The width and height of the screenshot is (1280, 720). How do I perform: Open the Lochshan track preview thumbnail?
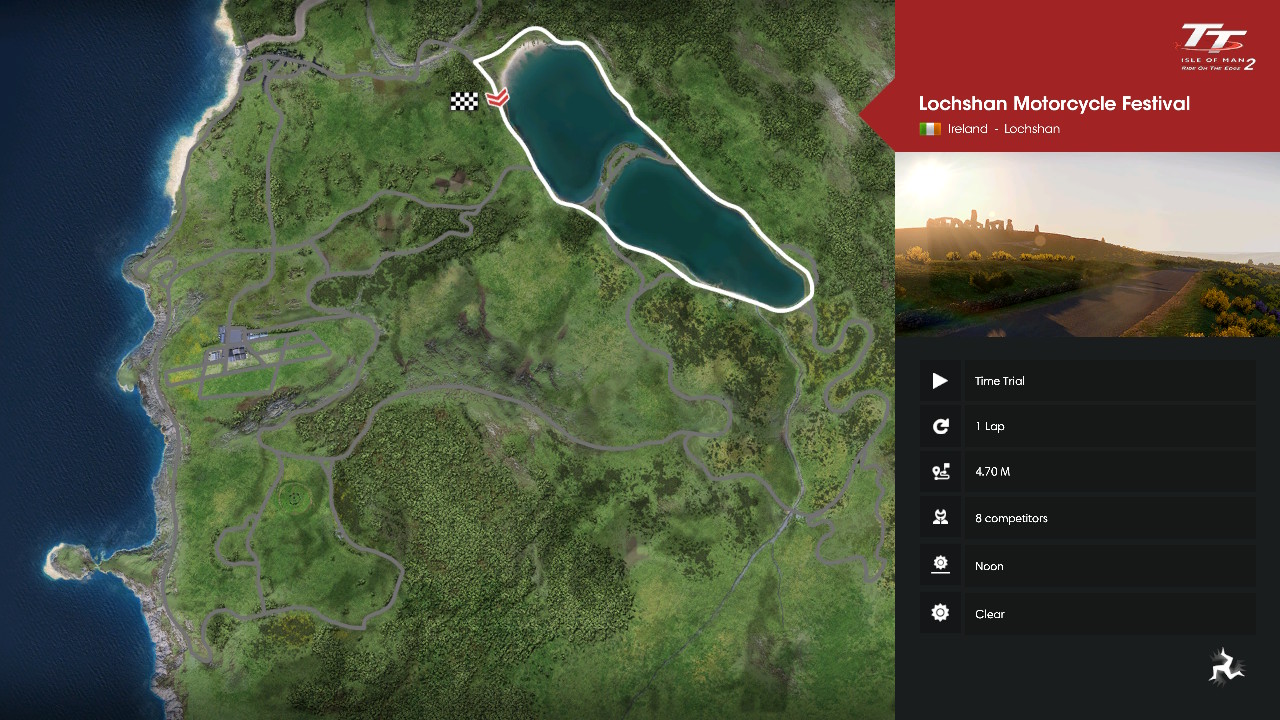pyautogui.click(x=1087, y=244)
